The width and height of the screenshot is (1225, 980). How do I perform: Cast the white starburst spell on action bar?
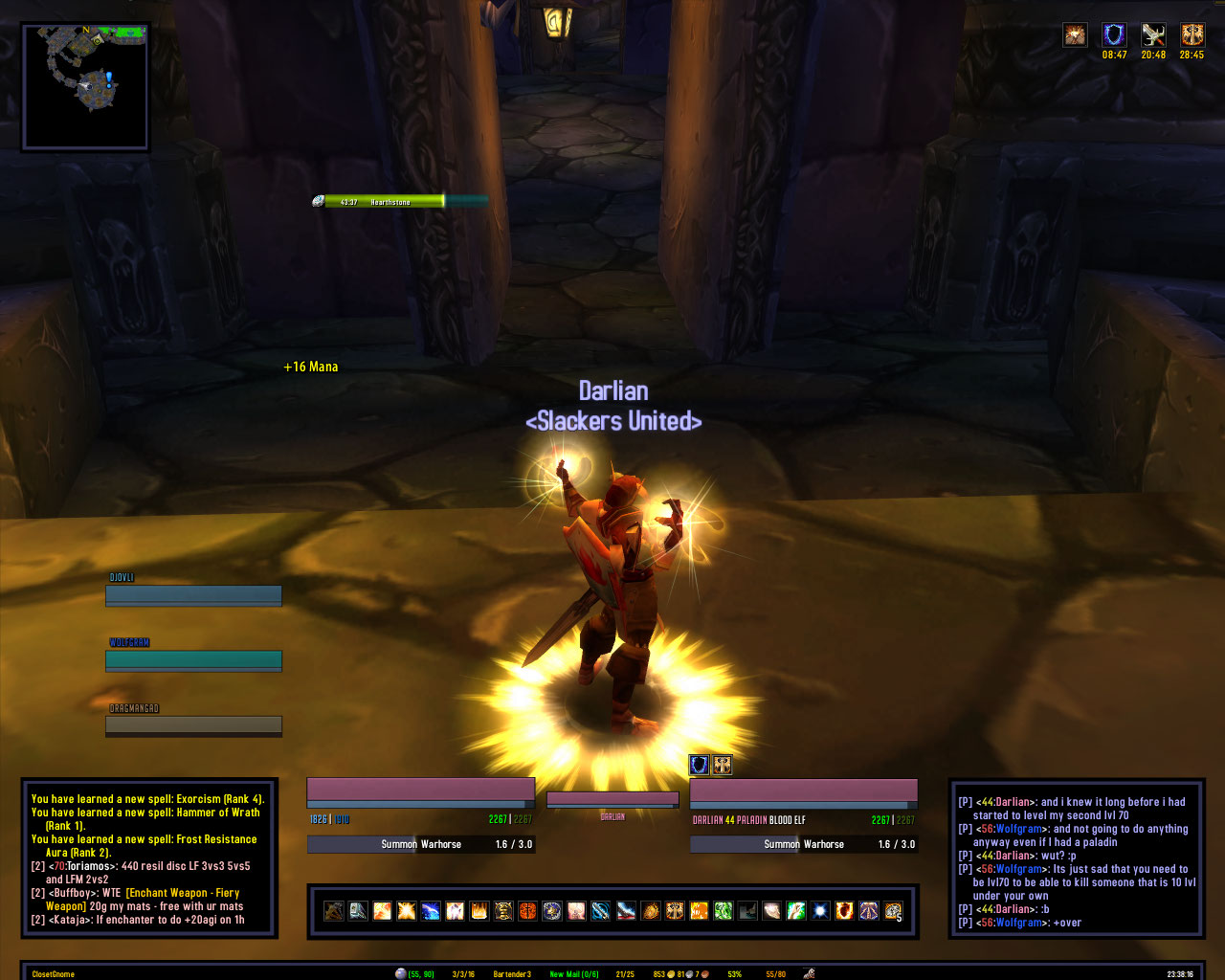820,910
